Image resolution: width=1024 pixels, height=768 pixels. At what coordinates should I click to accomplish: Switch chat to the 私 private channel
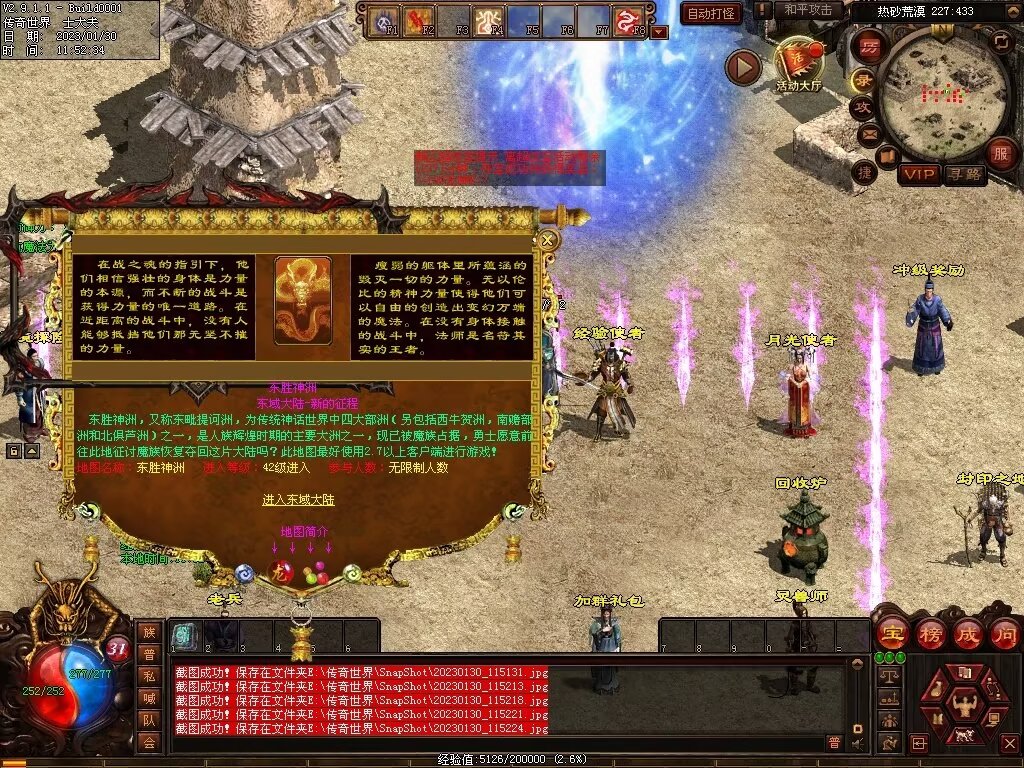pyautogui.click(x=148, y=675)
